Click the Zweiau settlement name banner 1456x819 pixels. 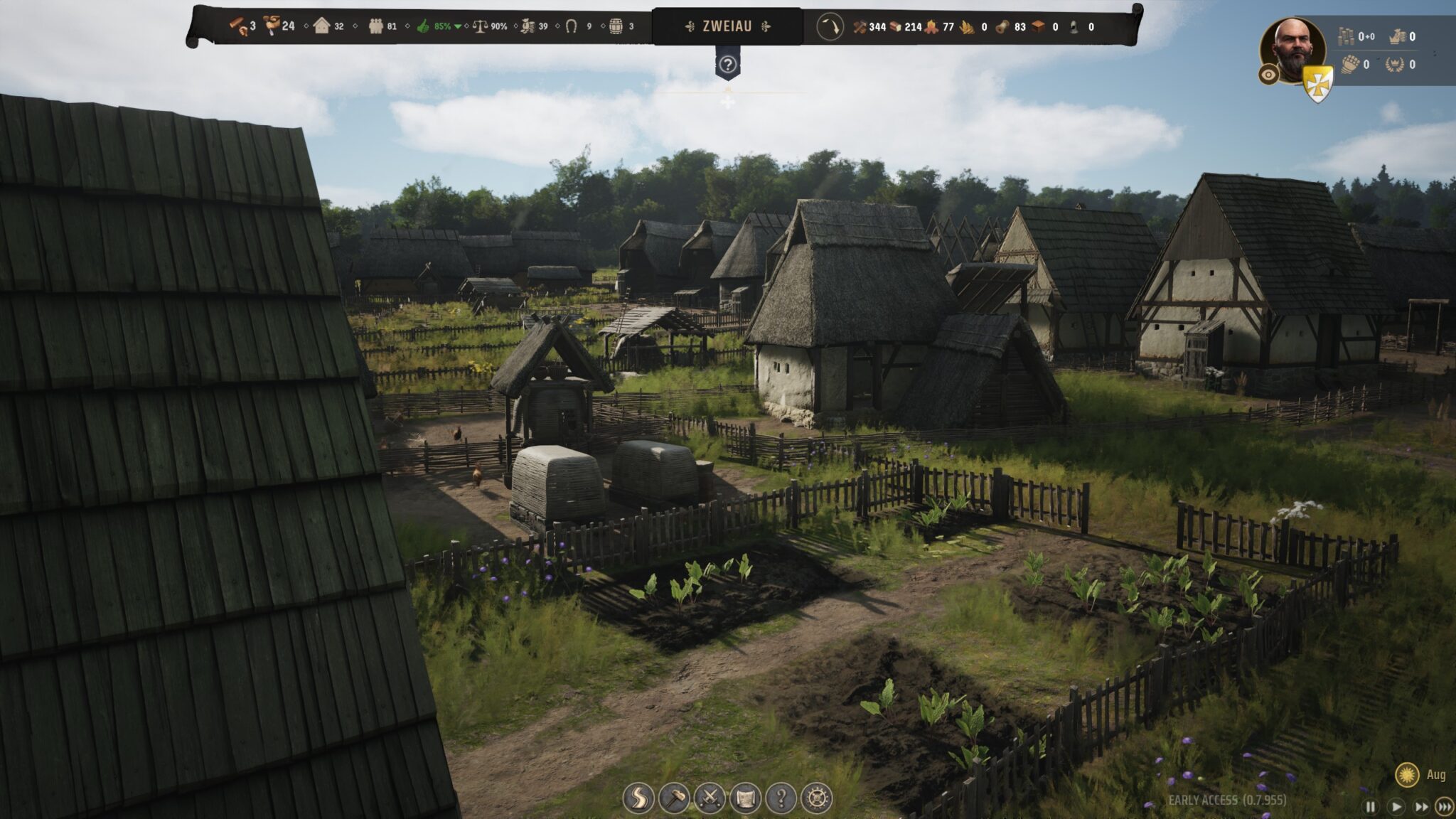(727, 26)
